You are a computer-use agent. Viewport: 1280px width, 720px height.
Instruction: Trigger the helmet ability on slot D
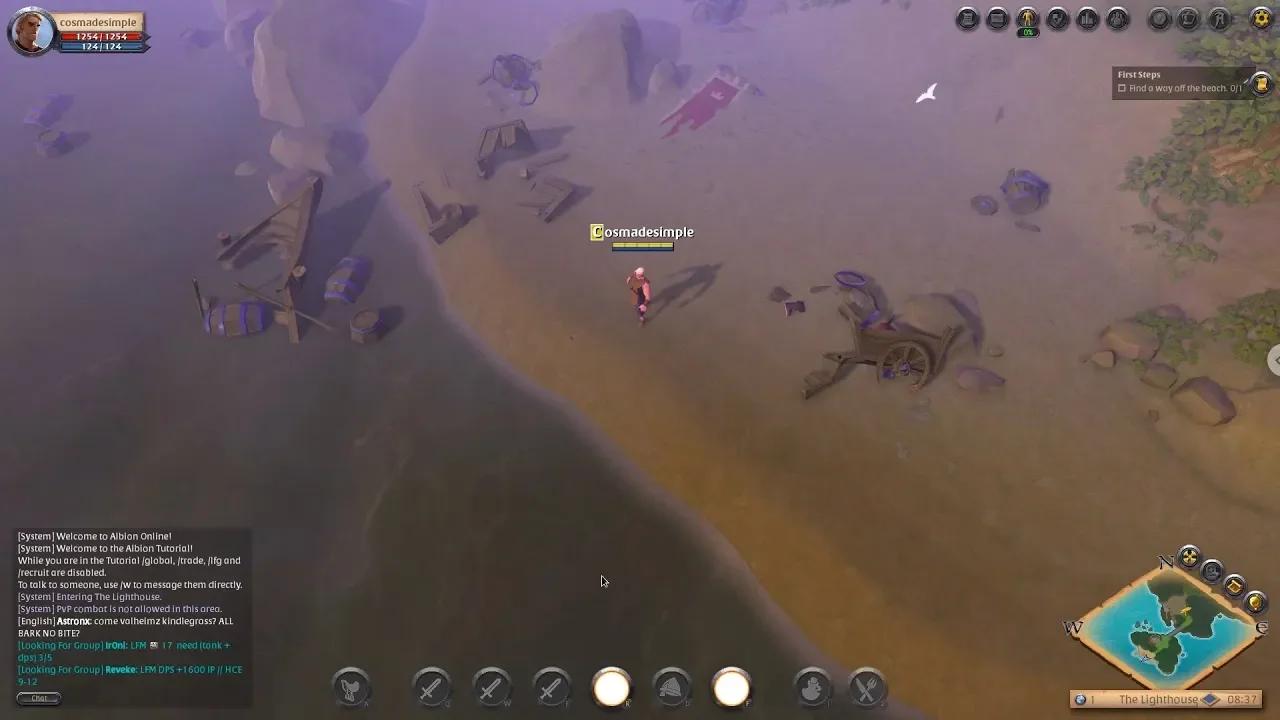click(672, 686)
